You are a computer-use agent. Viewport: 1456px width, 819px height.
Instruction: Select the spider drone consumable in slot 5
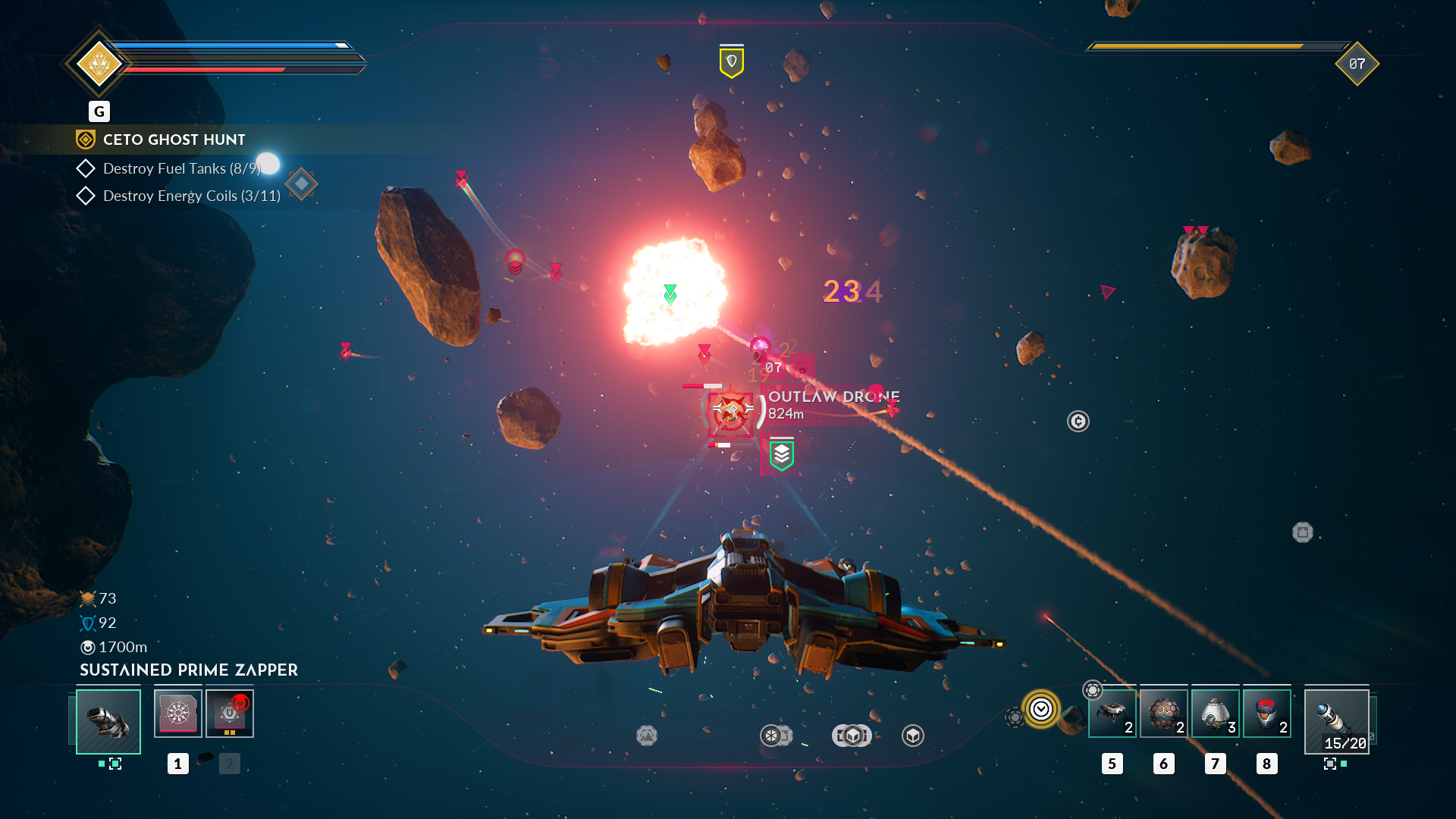(1112, 713)
